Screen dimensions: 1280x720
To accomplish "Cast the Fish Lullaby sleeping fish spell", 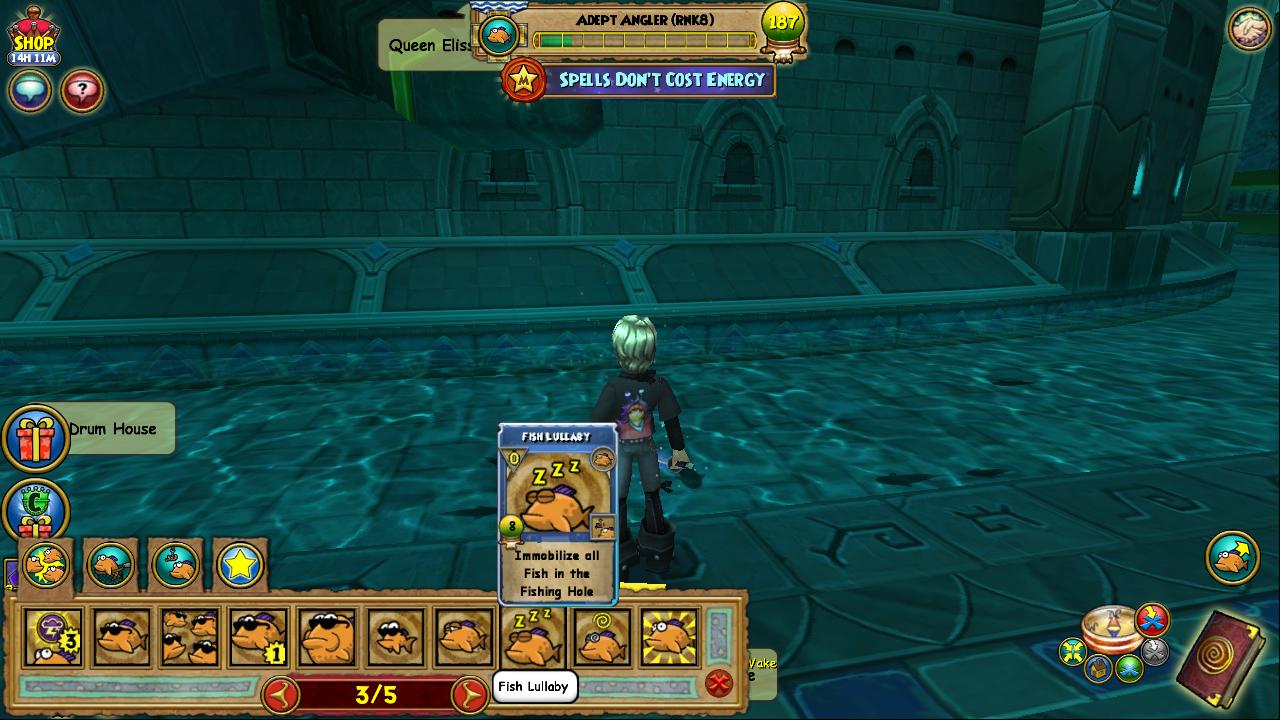I will pos(533,637).
